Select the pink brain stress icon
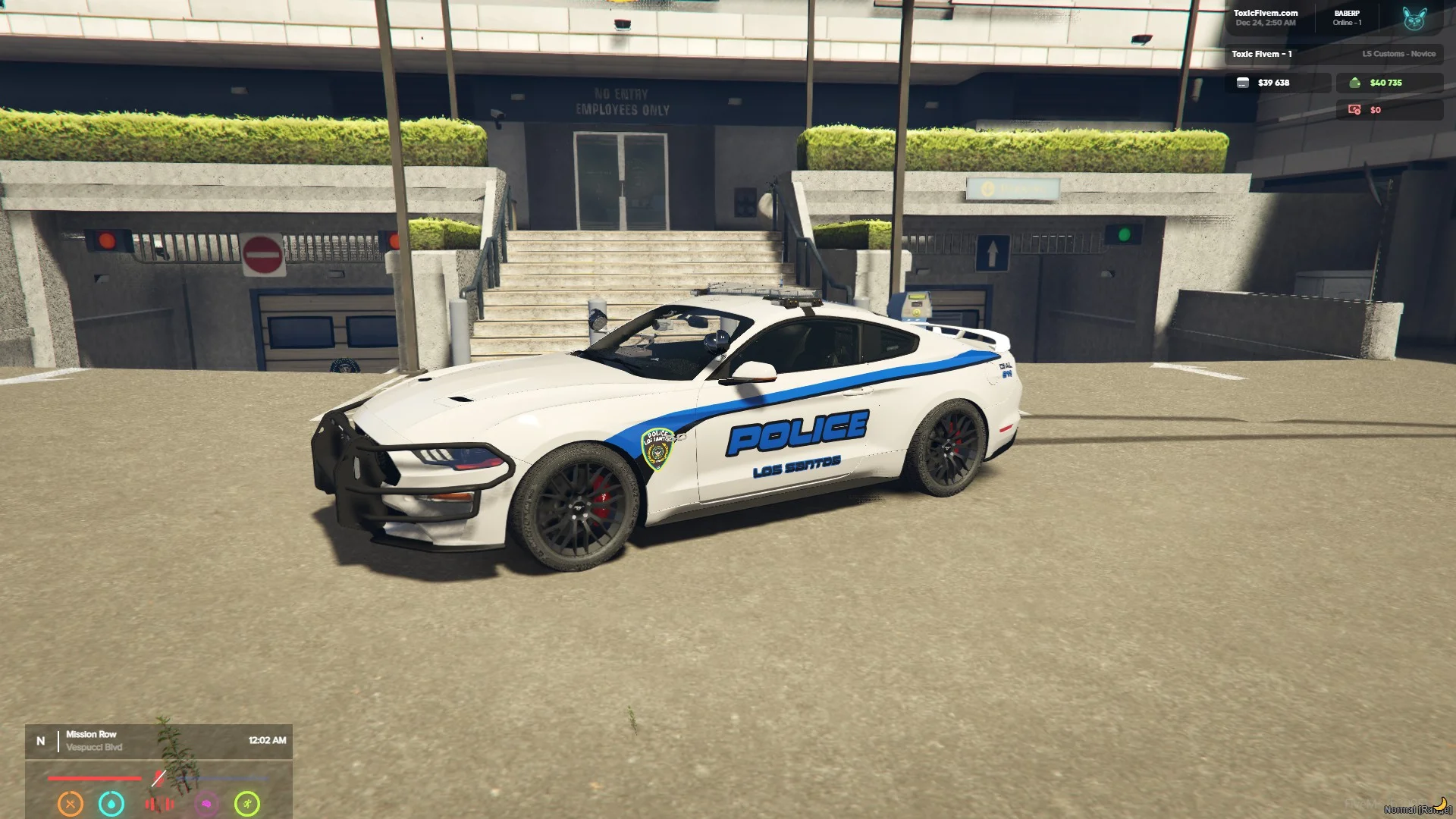This screenshot has height=819, width=1456. point(206,804)
